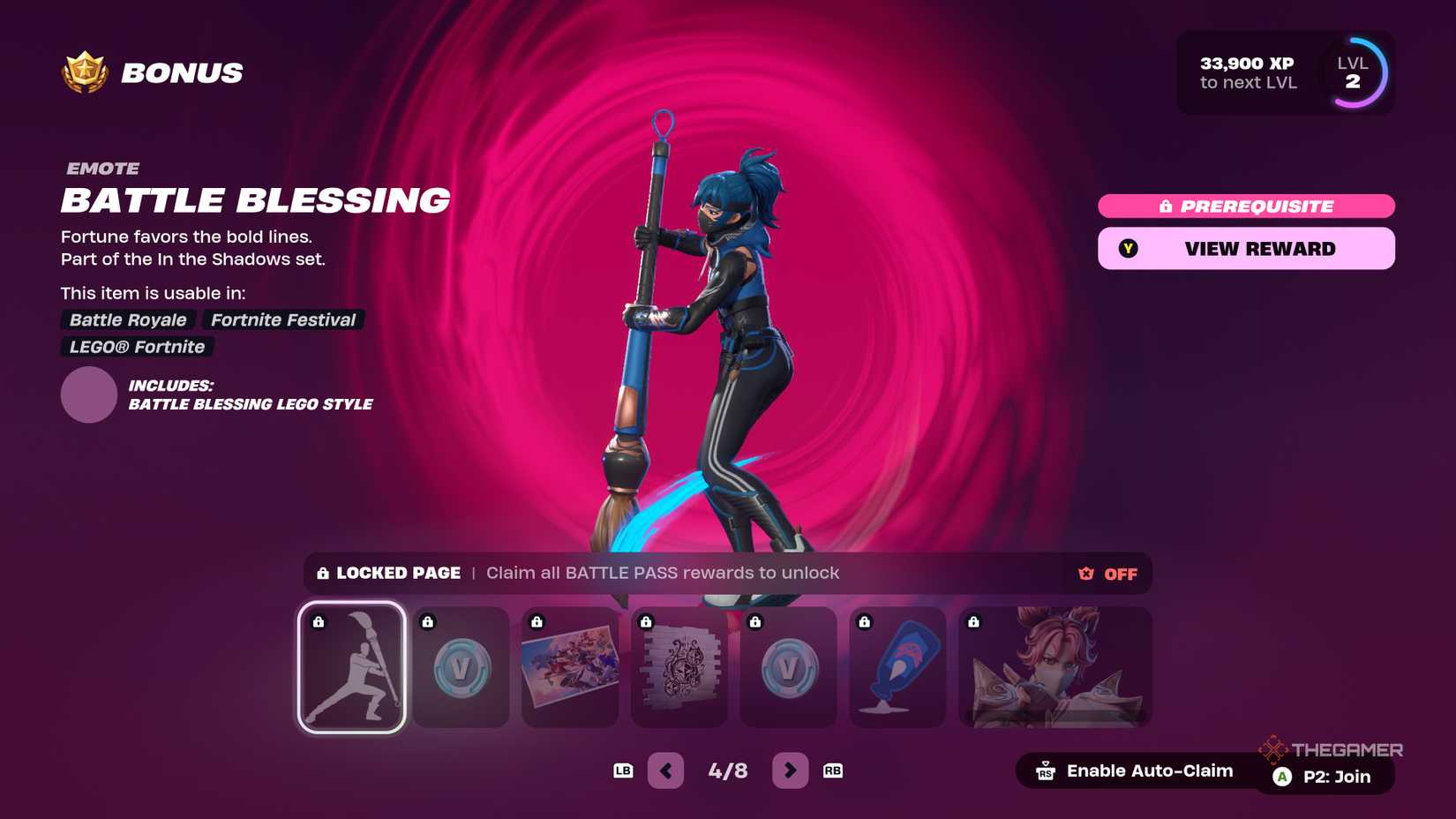Open the loading screen reward thumbnail
1456x819 pixels.
pyautogui.click(x=570, y=668)
